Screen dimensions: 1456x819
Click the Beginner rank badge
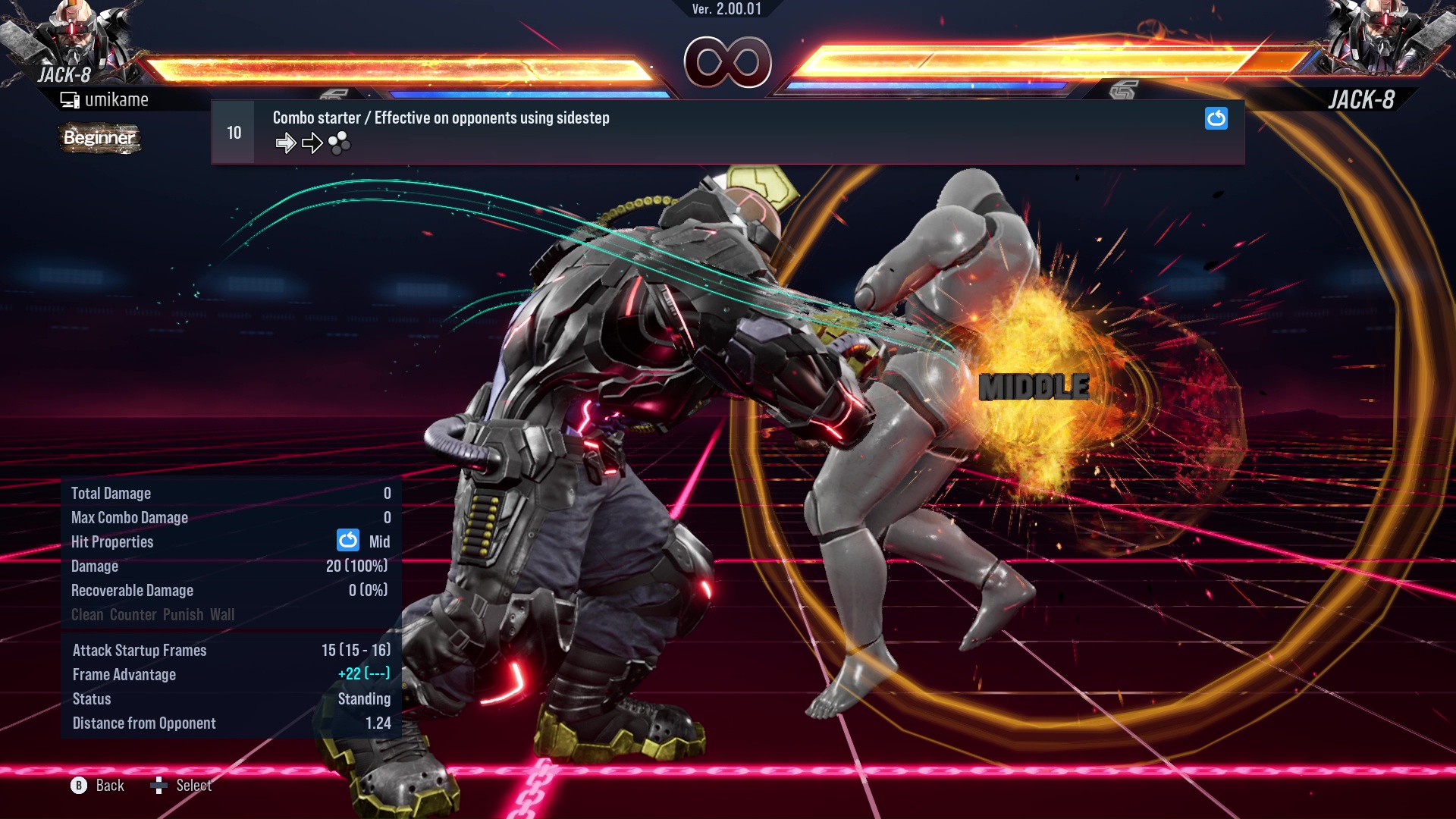[99, 139]
